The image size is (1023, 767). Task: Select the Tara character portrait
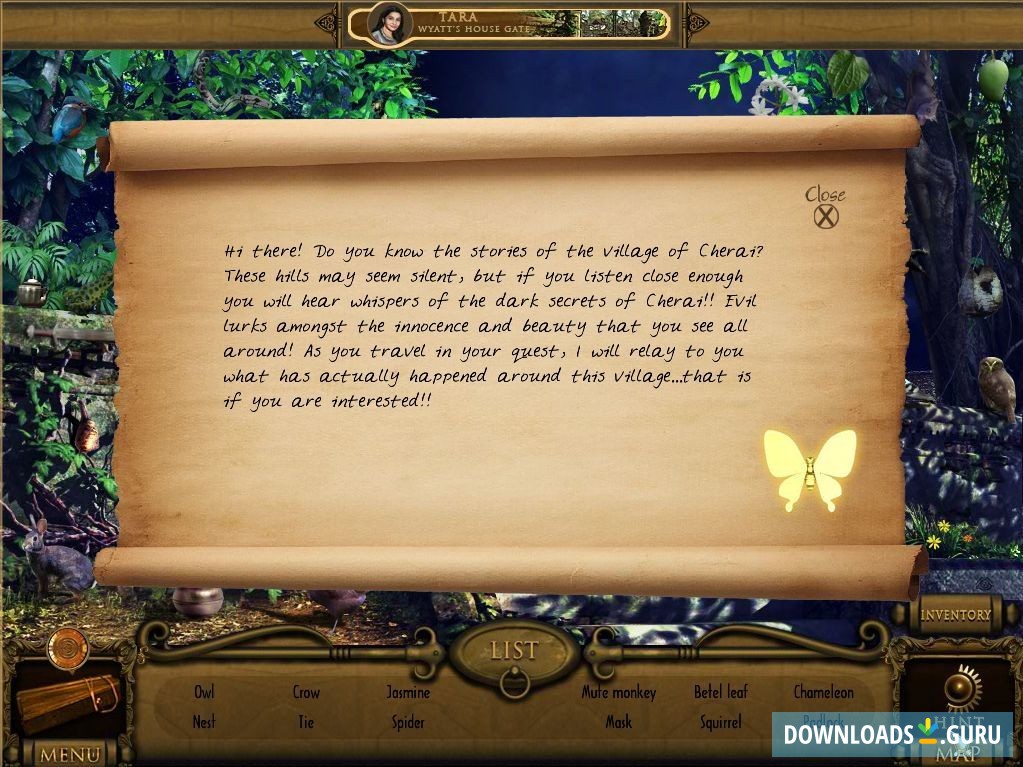point(390,23)
